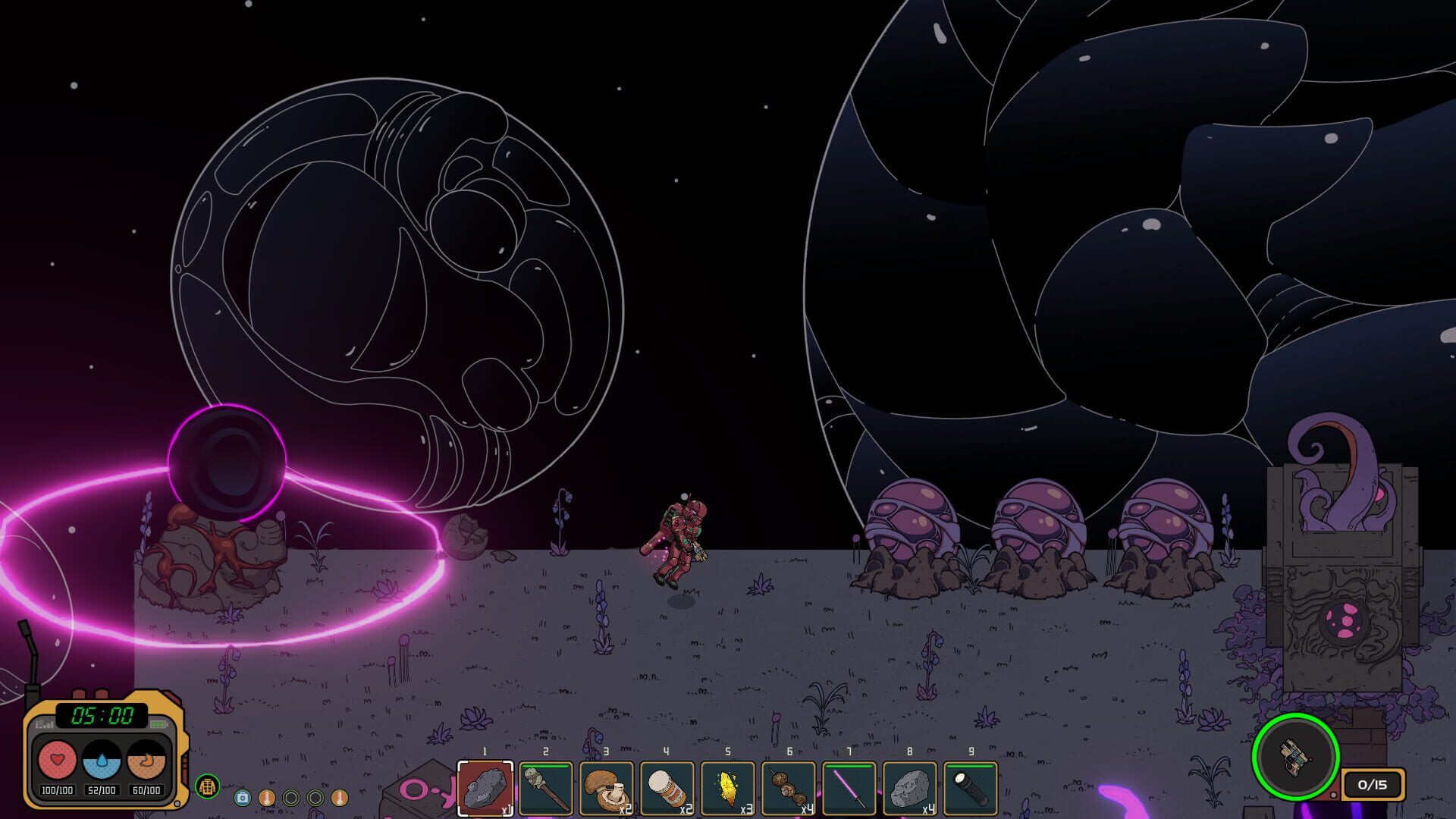The width and height of the screenshot is (1456, 819).
Task: Equip the spear from hotbar slot 2
Action: coord(545,789)
